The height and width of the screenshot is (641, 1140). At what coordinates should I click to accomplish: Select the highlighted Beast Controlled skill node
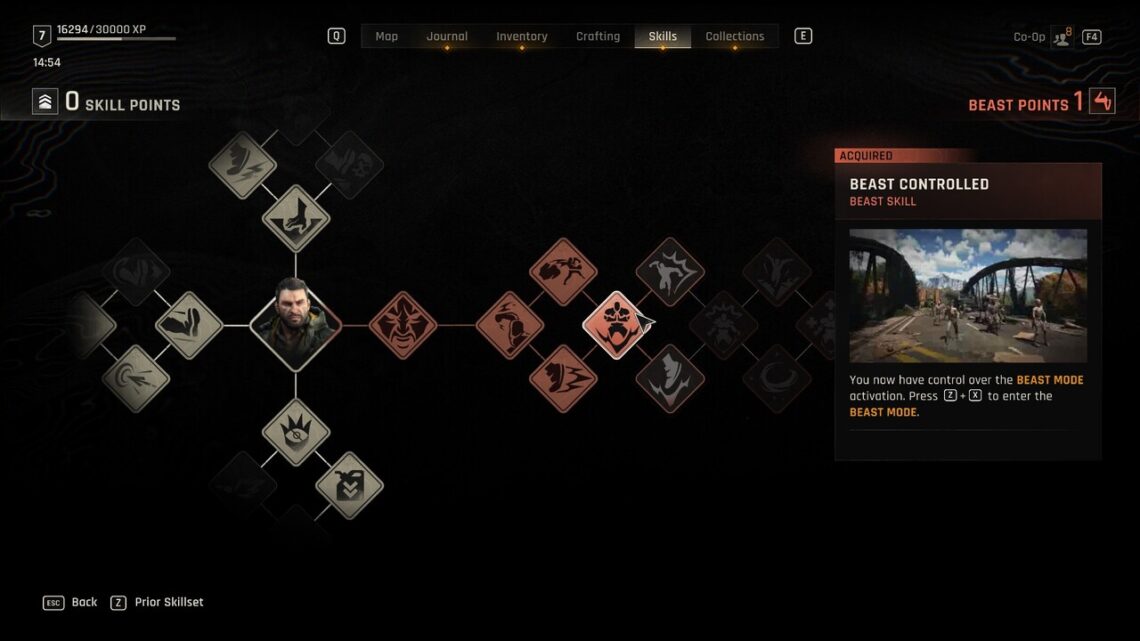coord(617,325)
